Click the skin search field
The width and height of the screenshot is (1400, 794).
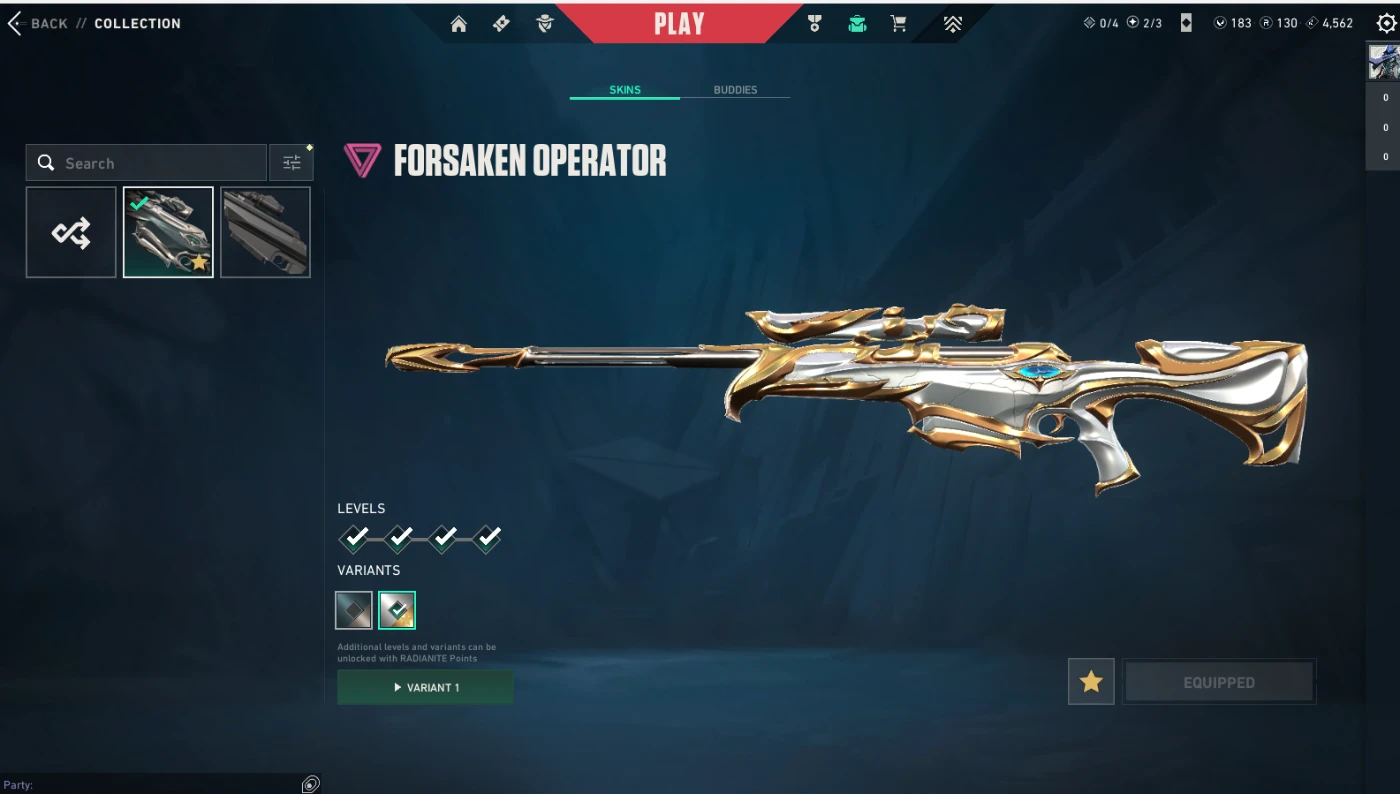pos(150,163)
